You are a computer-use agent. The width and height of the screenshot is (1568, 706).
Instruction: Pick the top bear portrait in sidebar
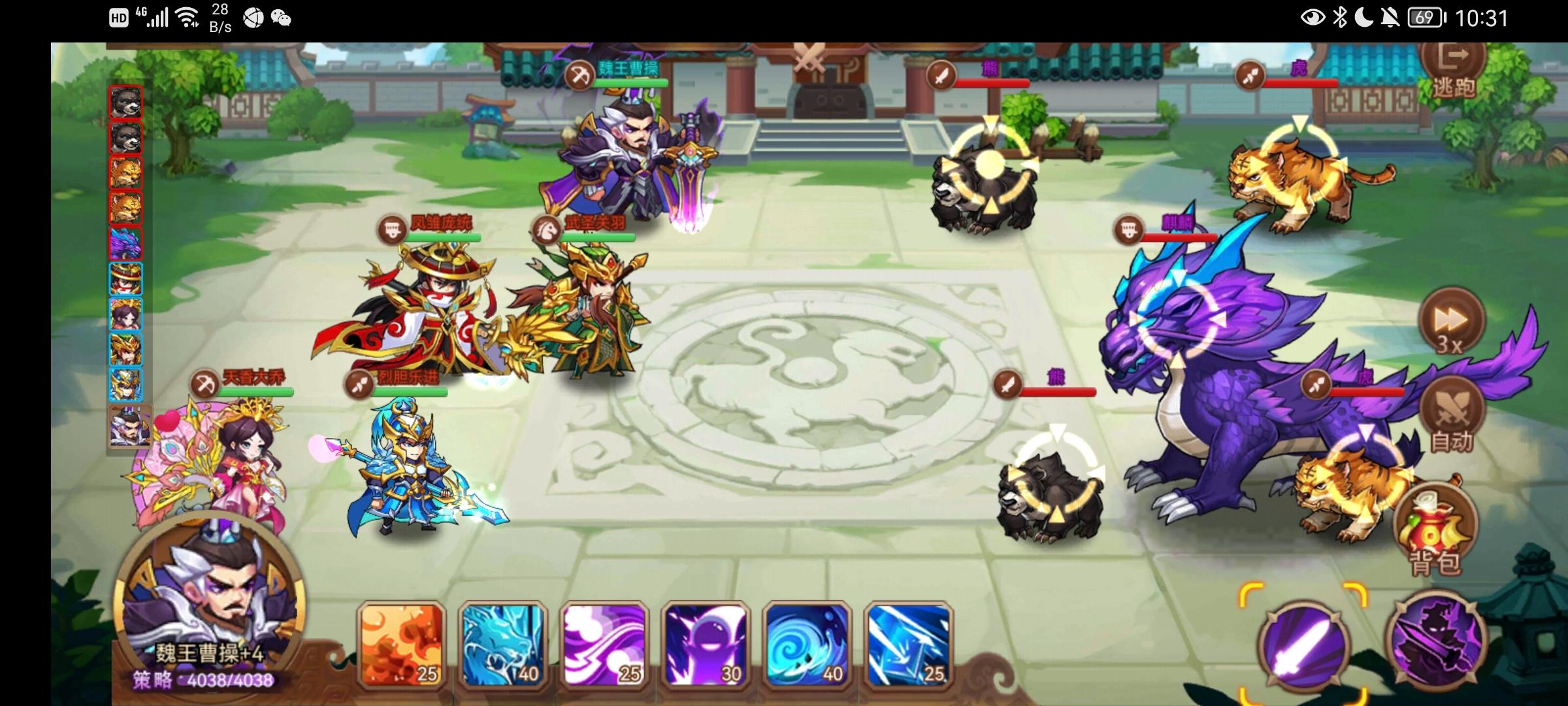click(x=126, y=101)
